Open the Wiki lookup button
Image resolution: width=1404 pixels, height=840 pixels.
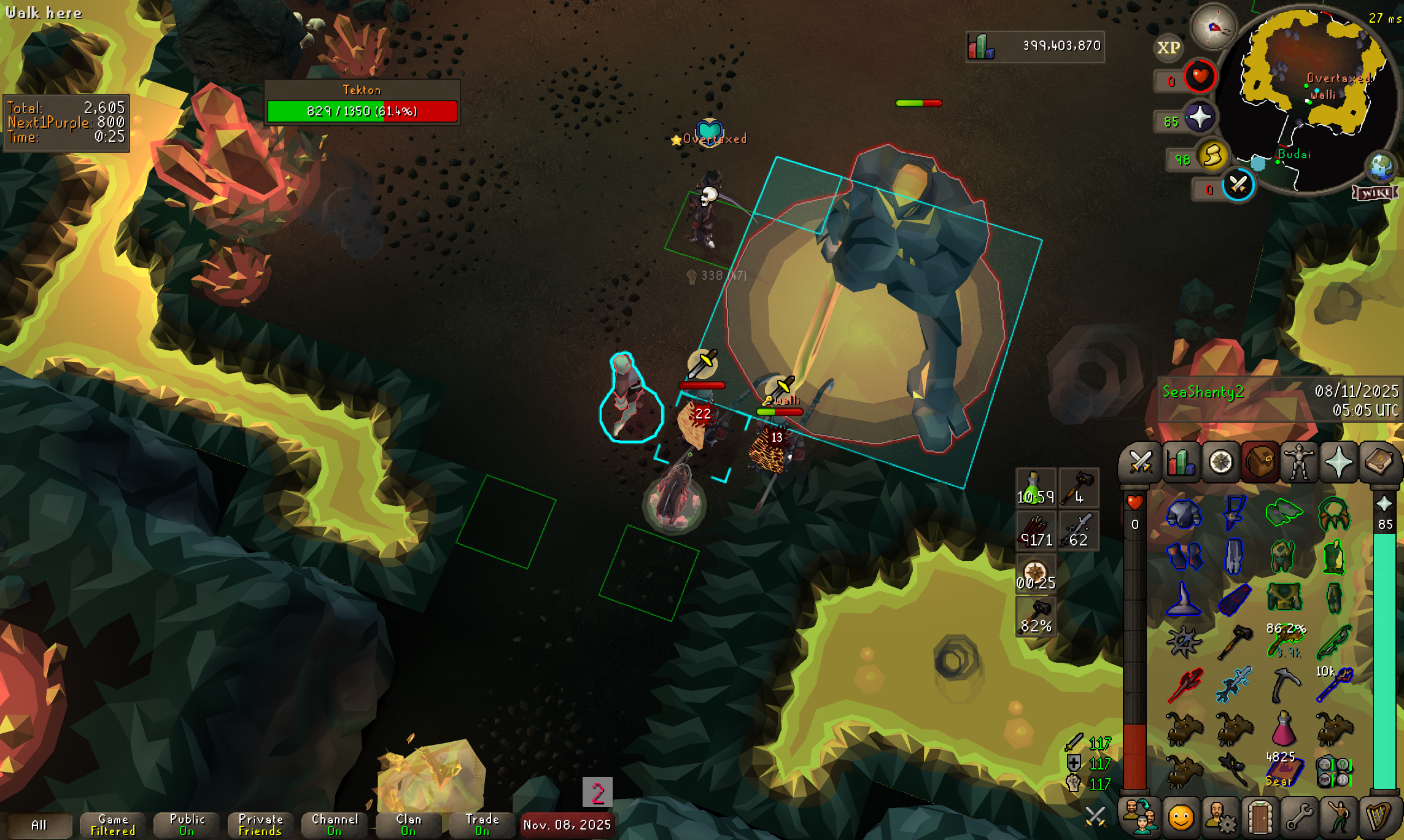coord(1375,193)
